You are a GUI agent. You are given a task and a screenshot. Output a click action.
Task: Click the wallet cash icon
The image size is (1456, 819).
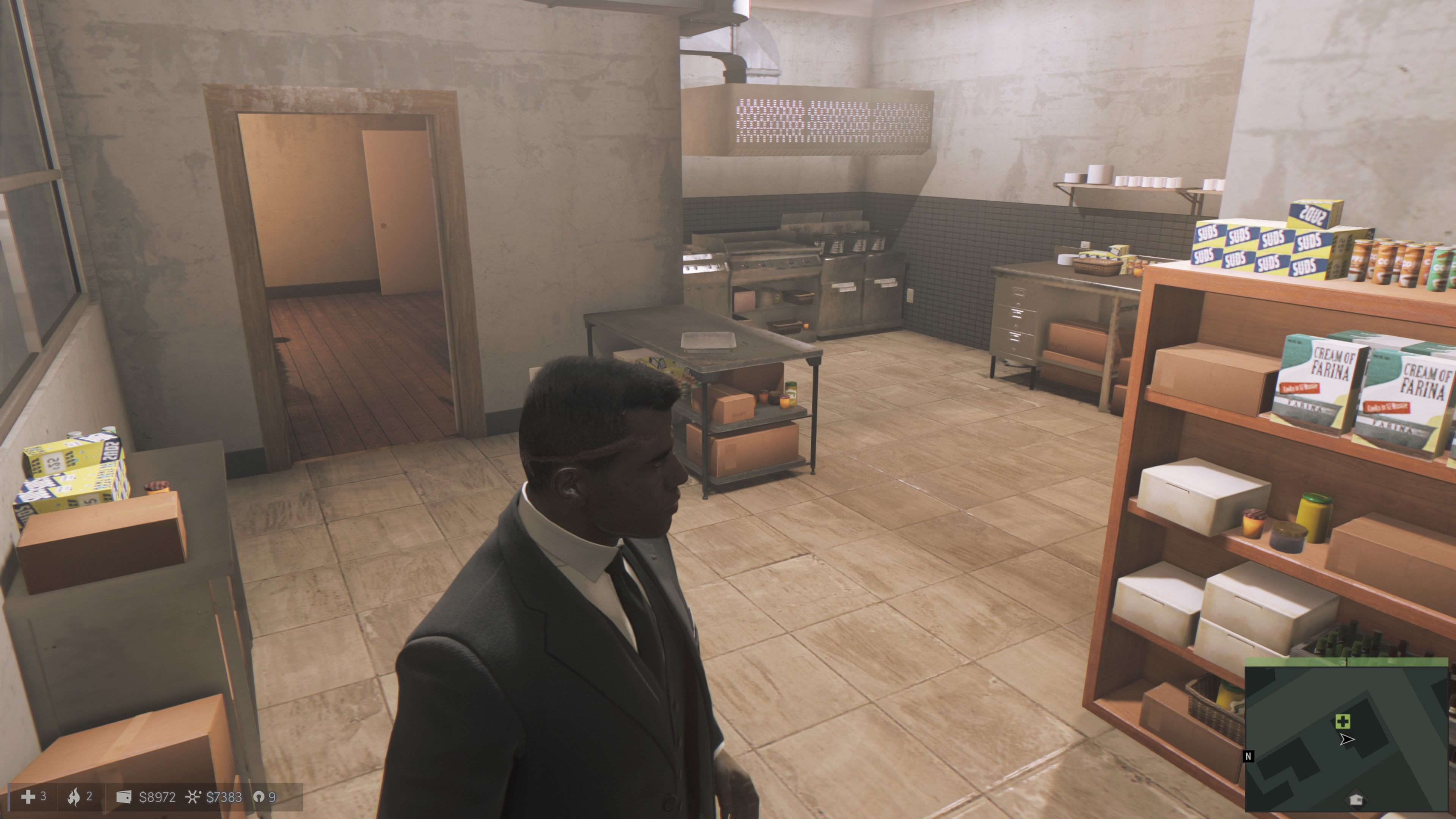[124, 797]
